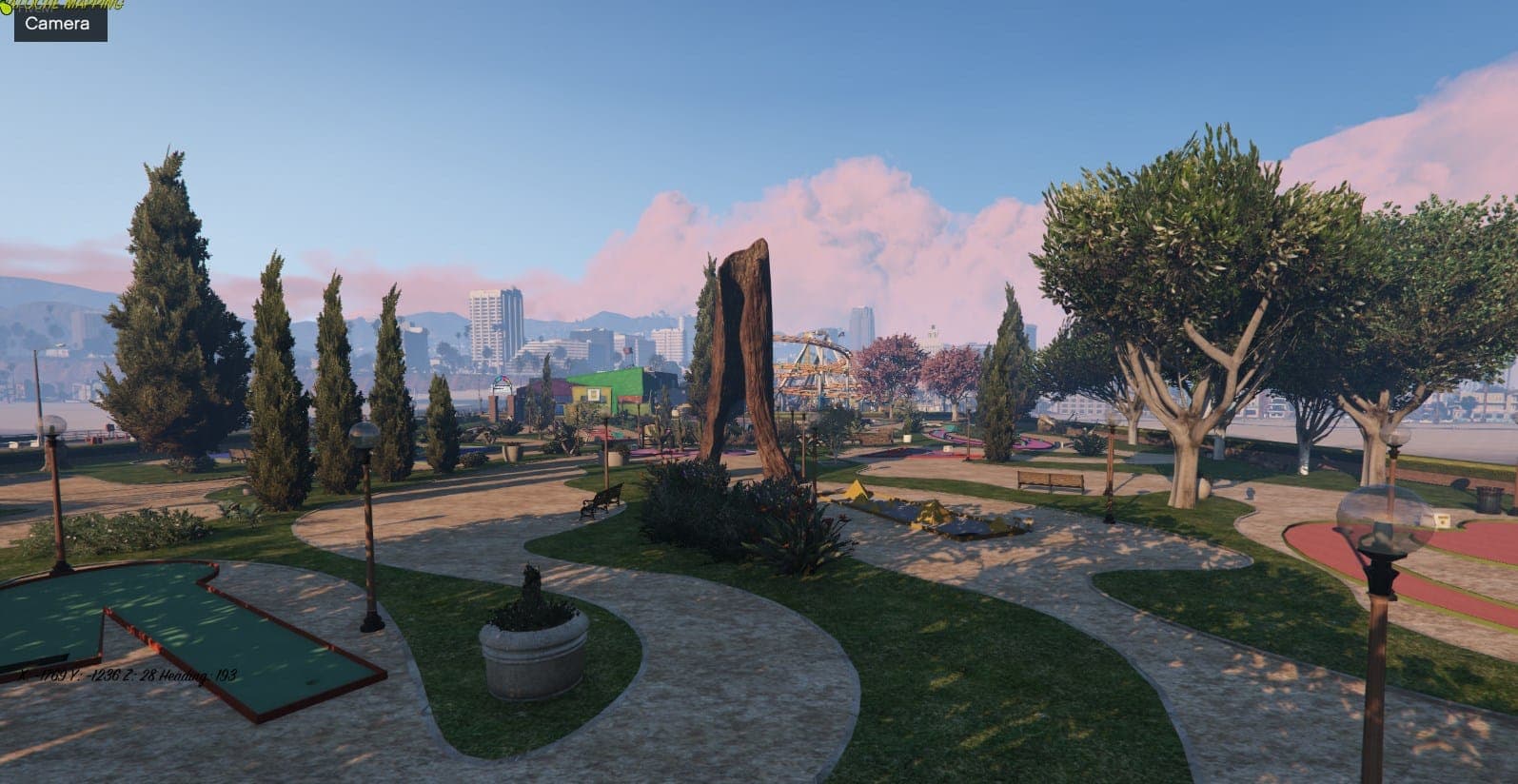1518x784 pixels.
Task: Select the yellow splash emblem top-left
Action: click(8, 10)
